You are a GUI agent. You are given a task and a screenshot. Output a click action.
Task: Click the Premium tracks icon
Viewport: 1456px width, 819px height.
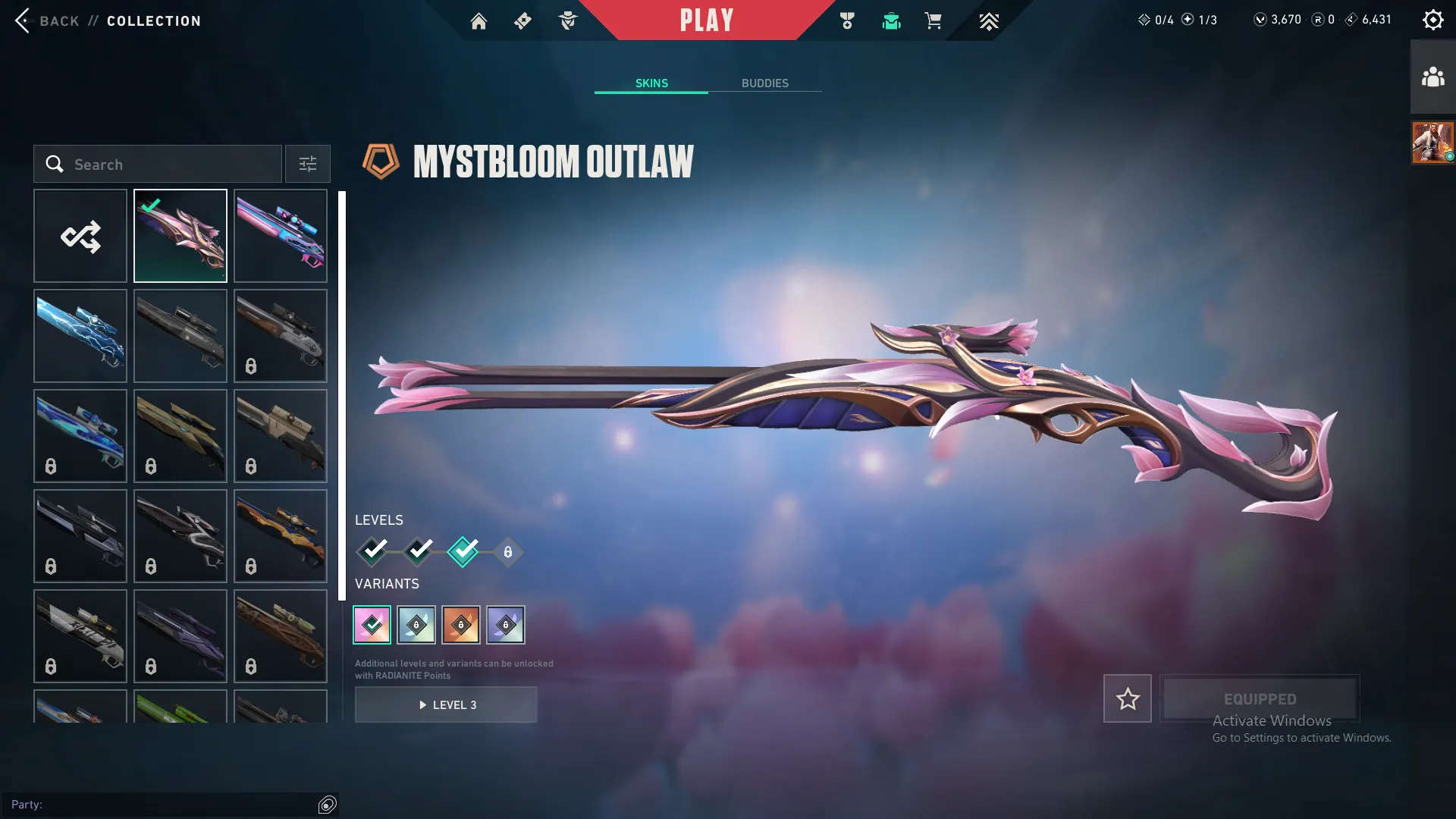(988, 20)
